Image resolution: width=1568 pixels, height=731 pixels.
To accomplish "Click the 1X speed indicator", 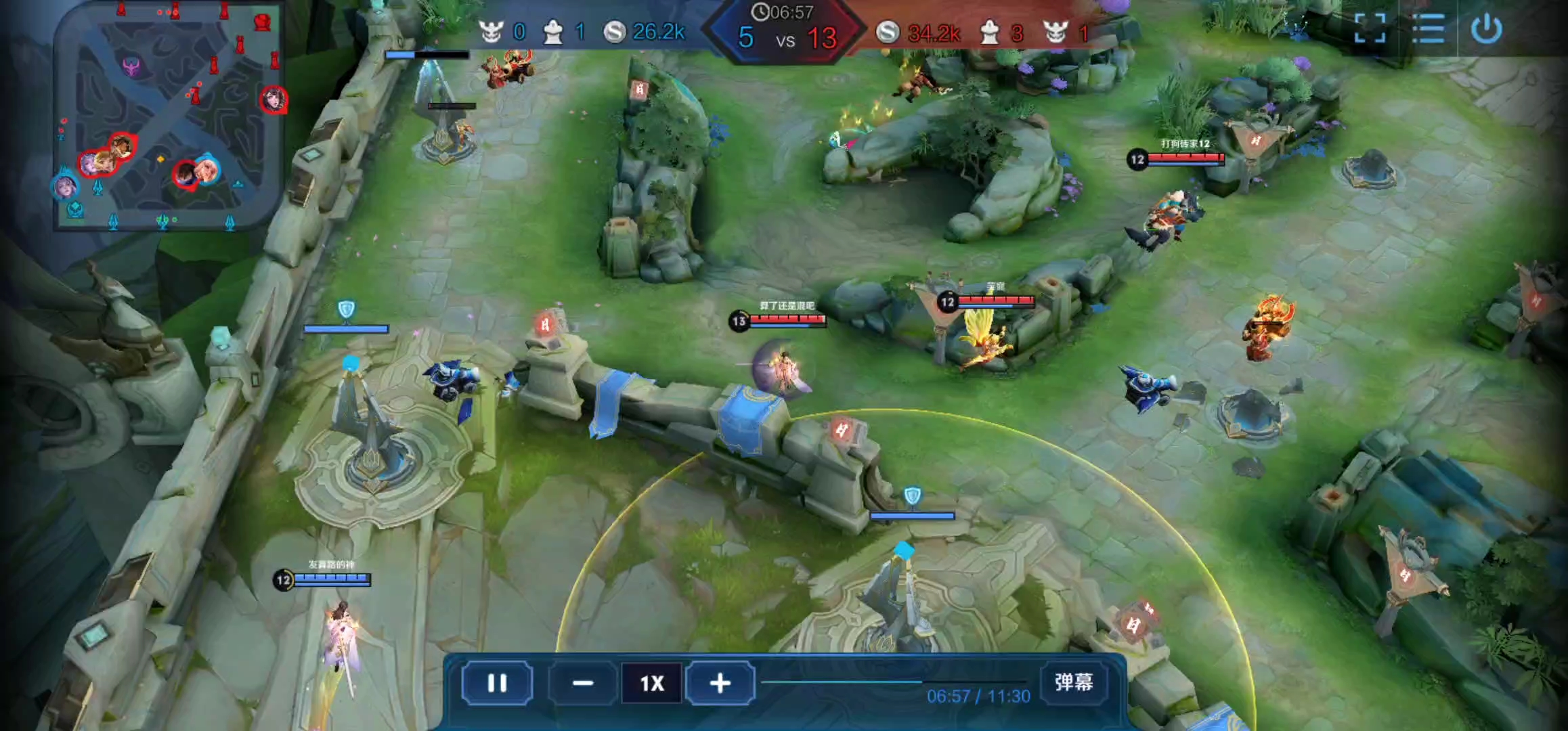I will (651, 683).
